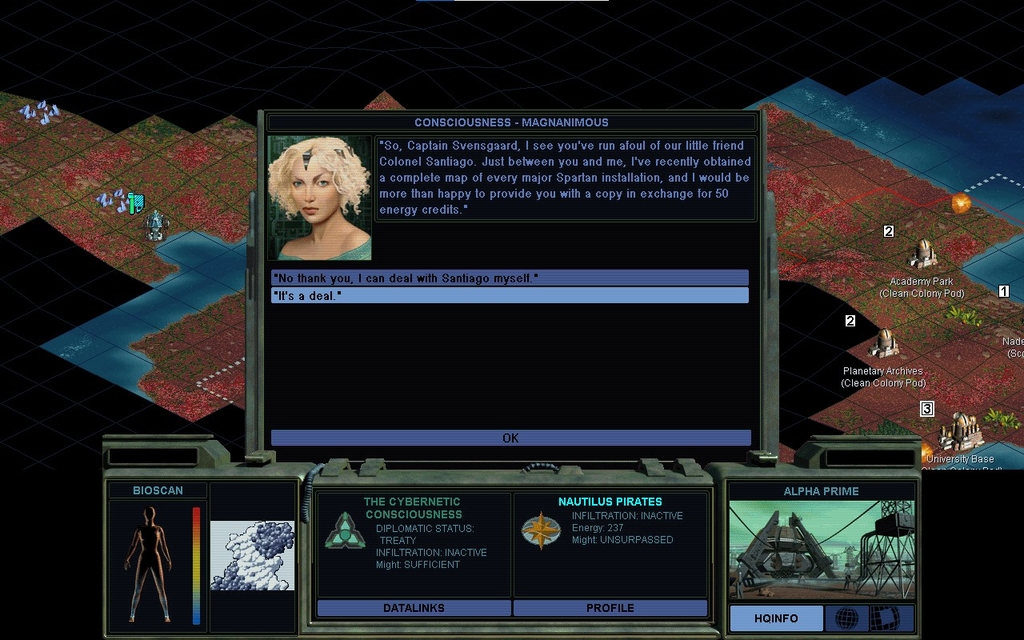The width and height of the screenshot is (1024, 640).
Task: Decline with "No thank you, I can deal with Santiago myself"
Action: tap(509, 277)
